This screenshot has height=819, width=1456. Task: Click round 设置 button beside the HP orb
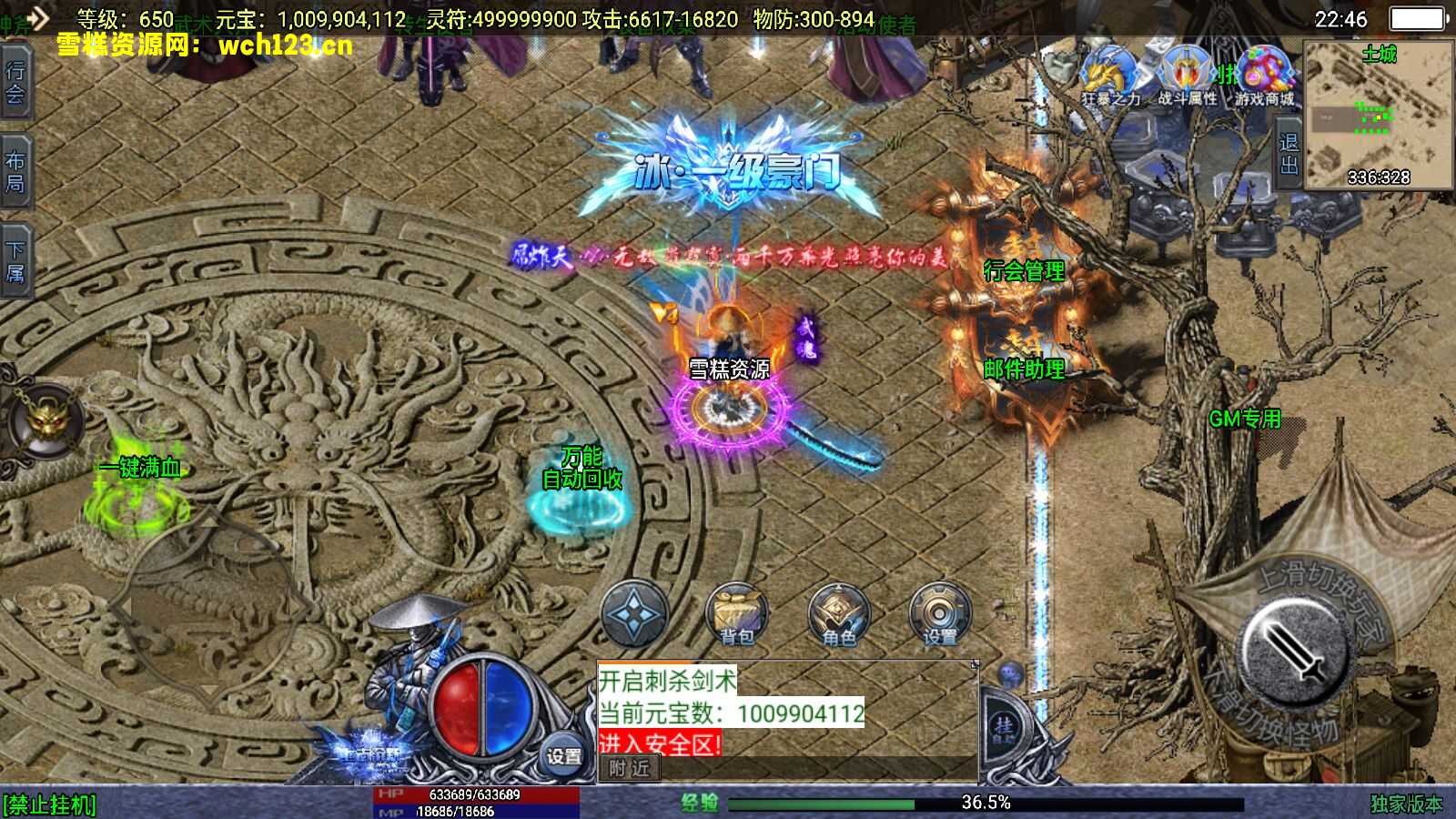[563, 755]
